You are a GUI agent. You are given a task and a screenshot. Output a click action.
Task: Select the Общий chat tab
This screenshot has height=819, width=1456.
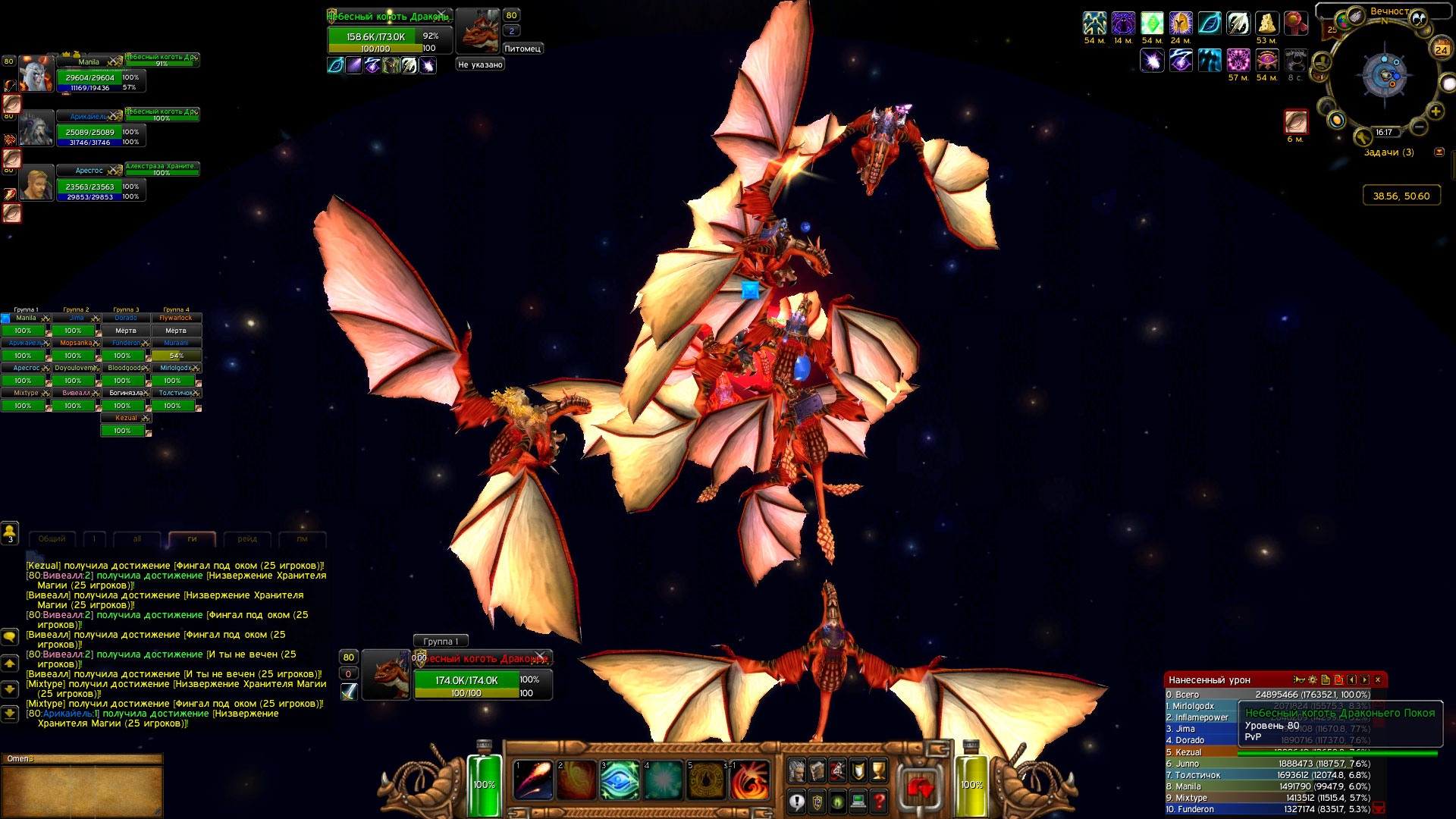click(52, 539)
